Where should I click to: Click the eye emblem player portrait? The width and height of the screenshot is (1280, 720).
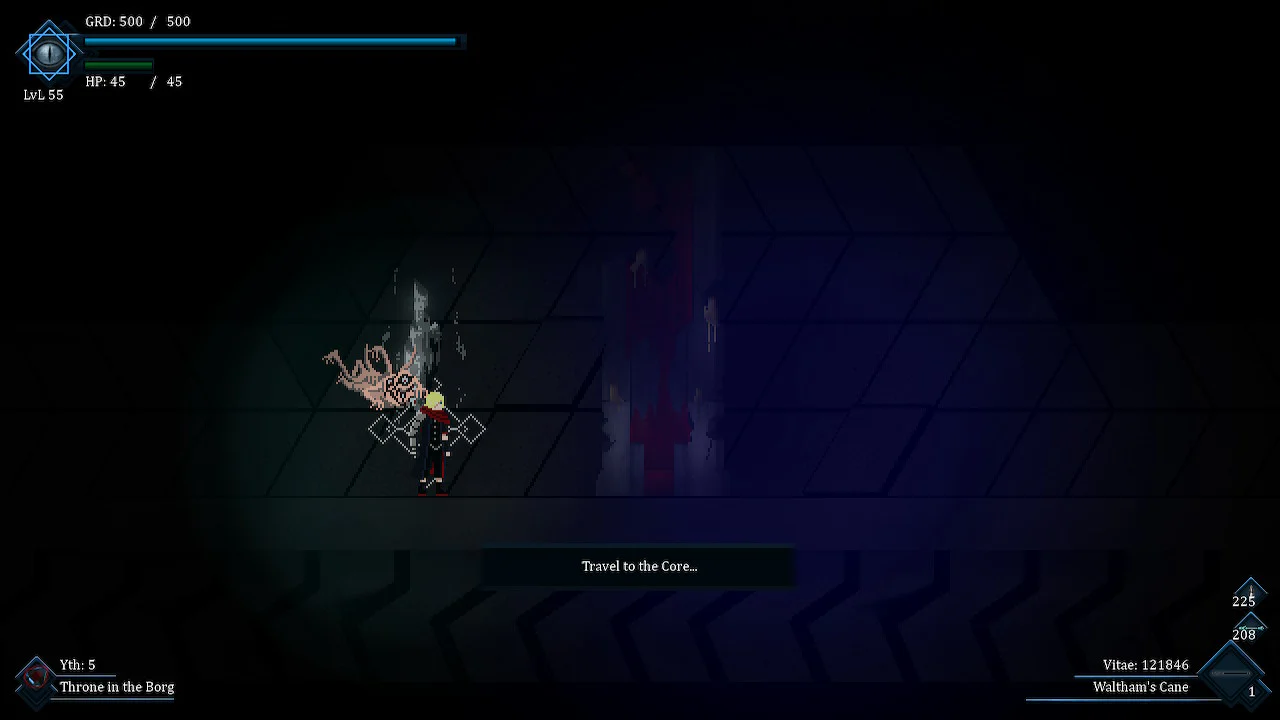[49, 54]
